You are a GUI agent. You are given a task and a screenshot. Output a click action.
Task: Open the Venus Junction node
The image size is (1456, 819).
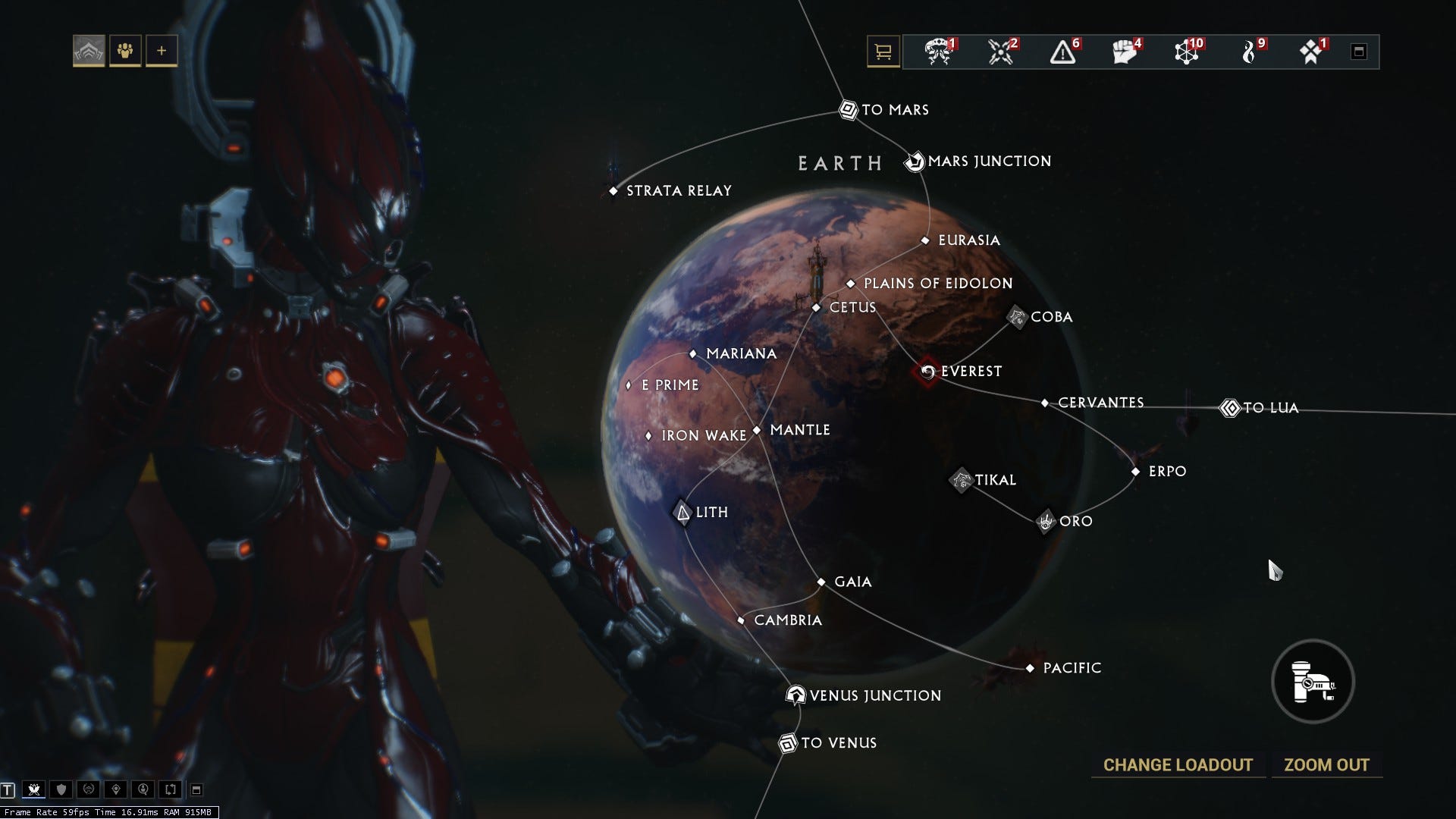(x=795, y=695)
